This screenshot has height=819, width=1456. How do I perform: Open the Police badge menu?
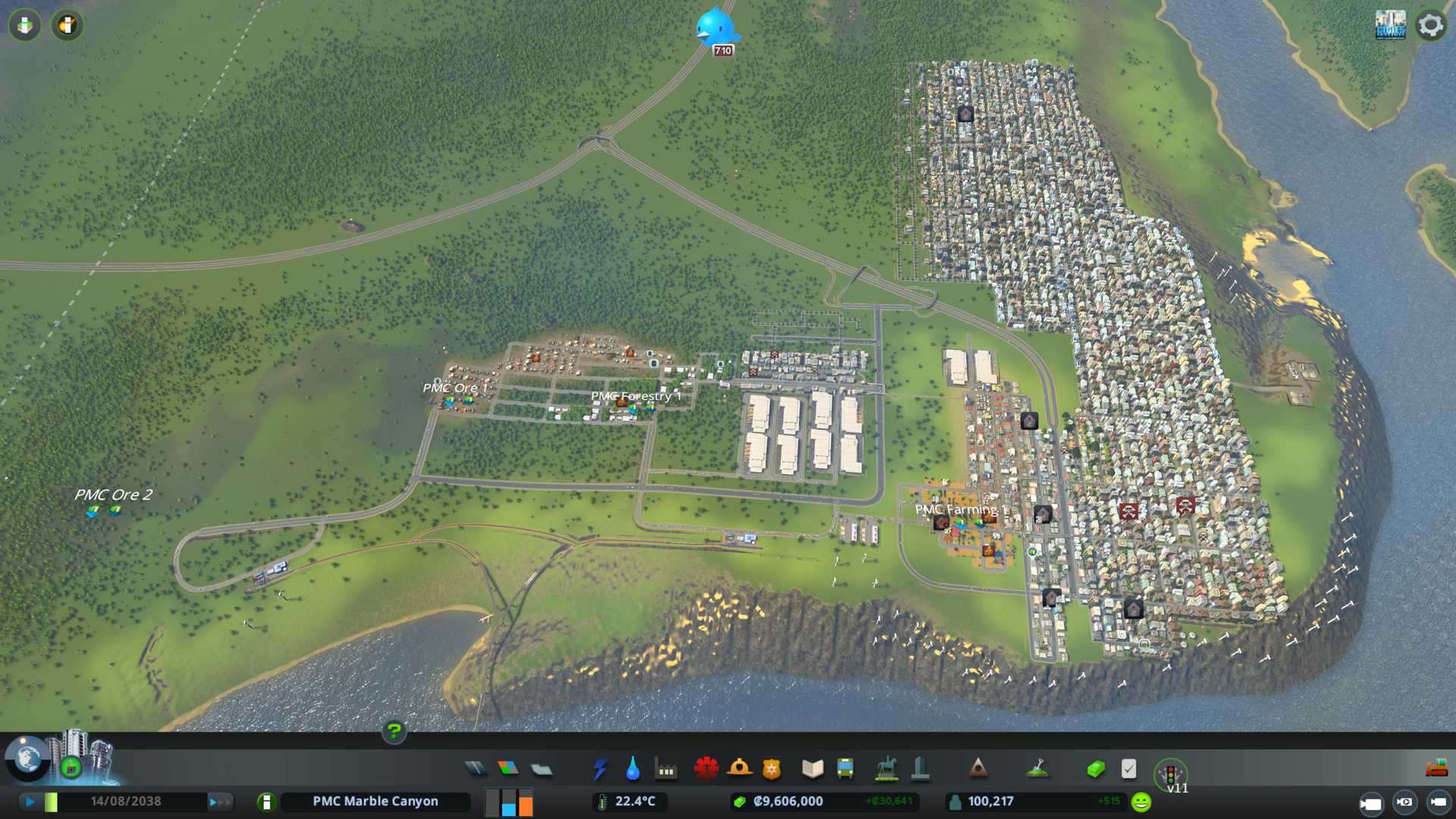[x=771, y=769]
